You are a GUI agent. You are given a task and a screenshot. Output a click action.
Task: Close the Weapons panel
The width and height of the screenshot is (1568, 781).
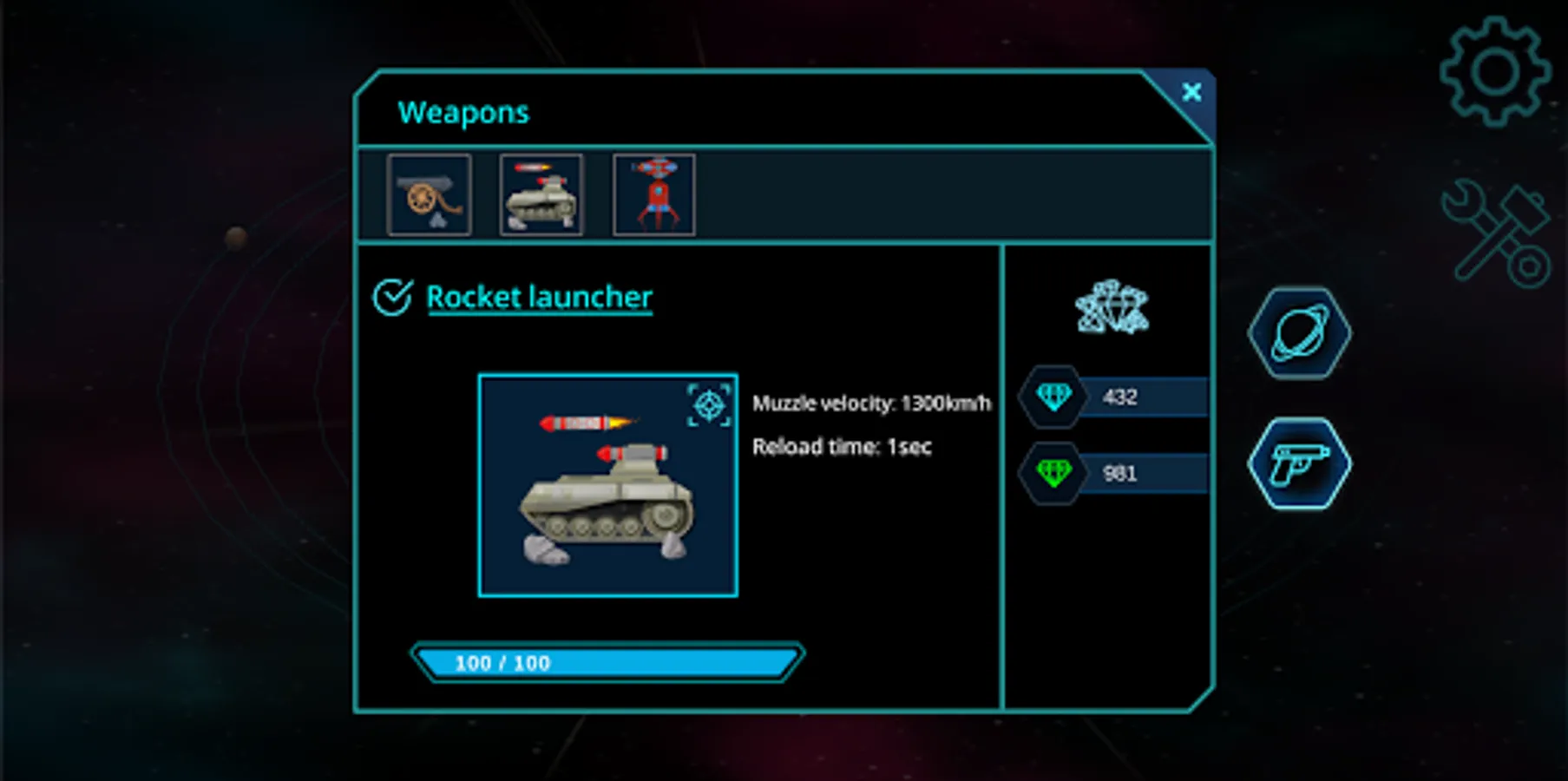point(1191,92)
